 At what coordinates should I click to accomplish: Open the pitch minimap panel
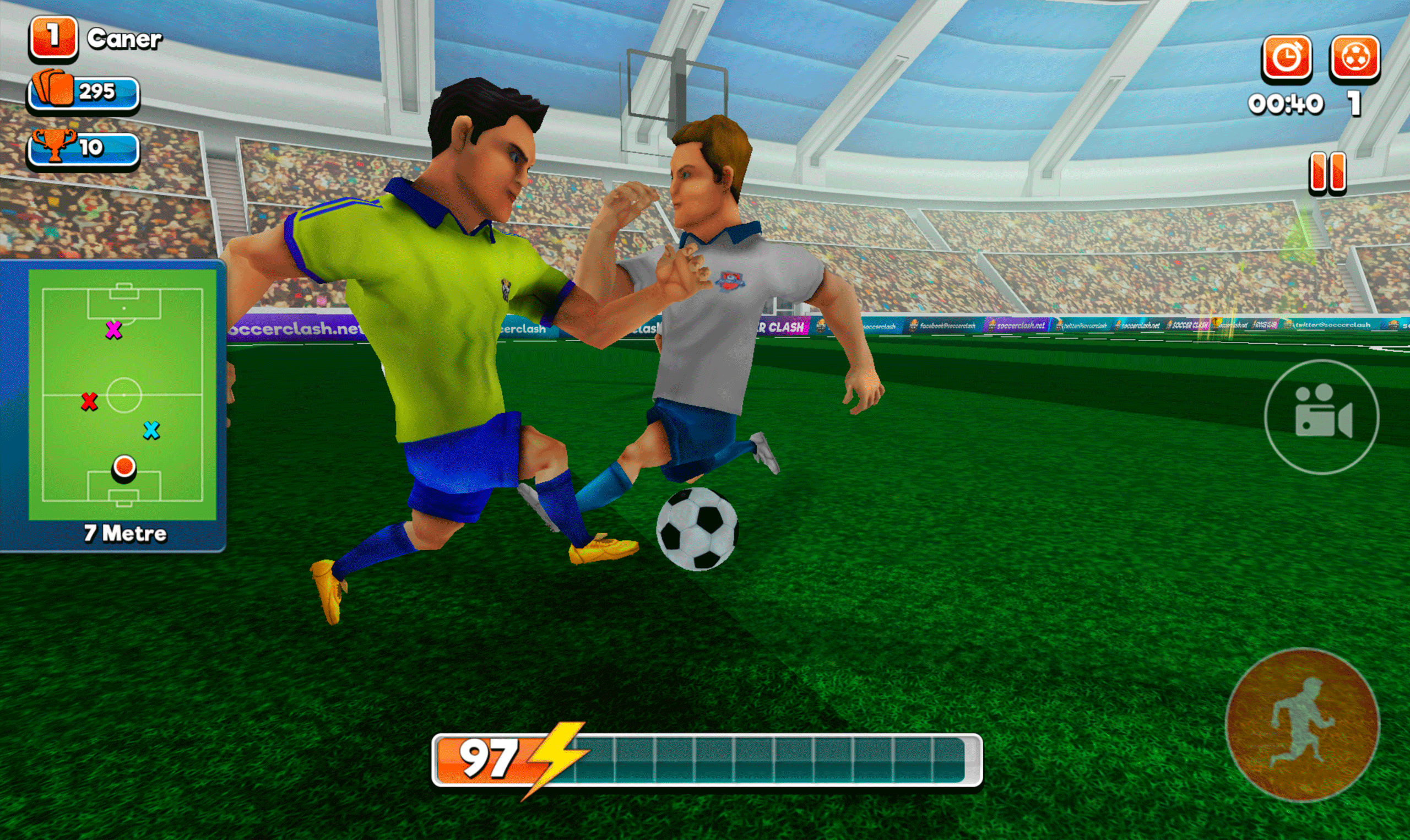(122, 396)
